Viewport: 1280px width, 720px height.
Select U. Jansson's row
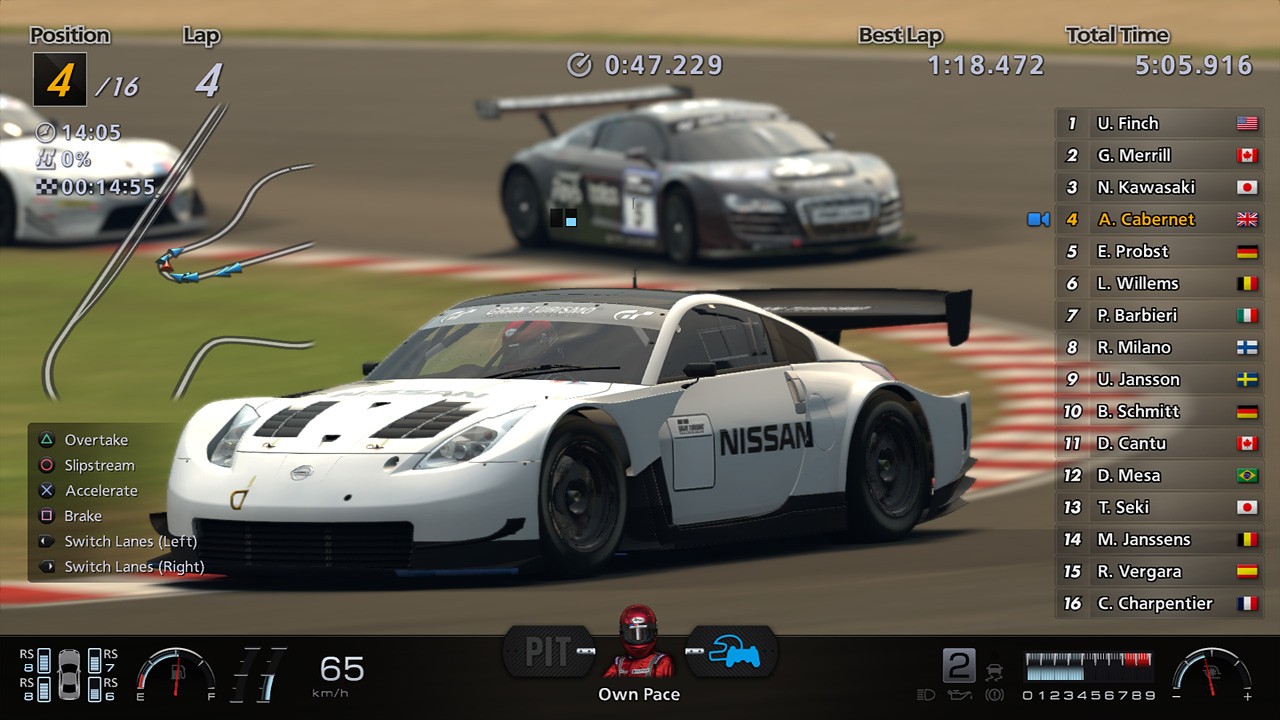pyautogui.click(x=1160, y=379)
